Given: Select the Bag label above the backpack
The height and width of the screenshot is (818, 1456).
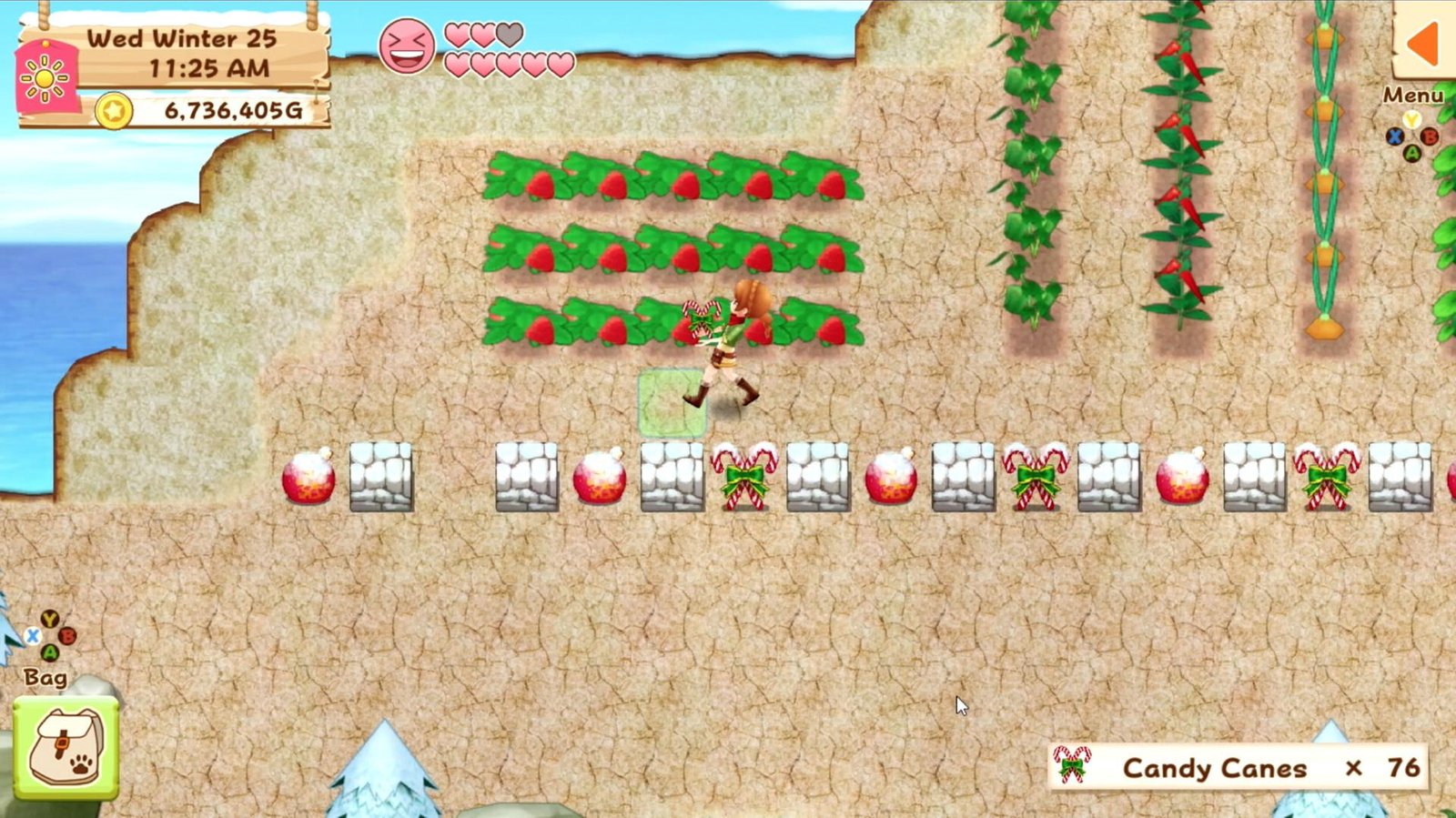Looking at the screenshot, I should pos(47,678).
